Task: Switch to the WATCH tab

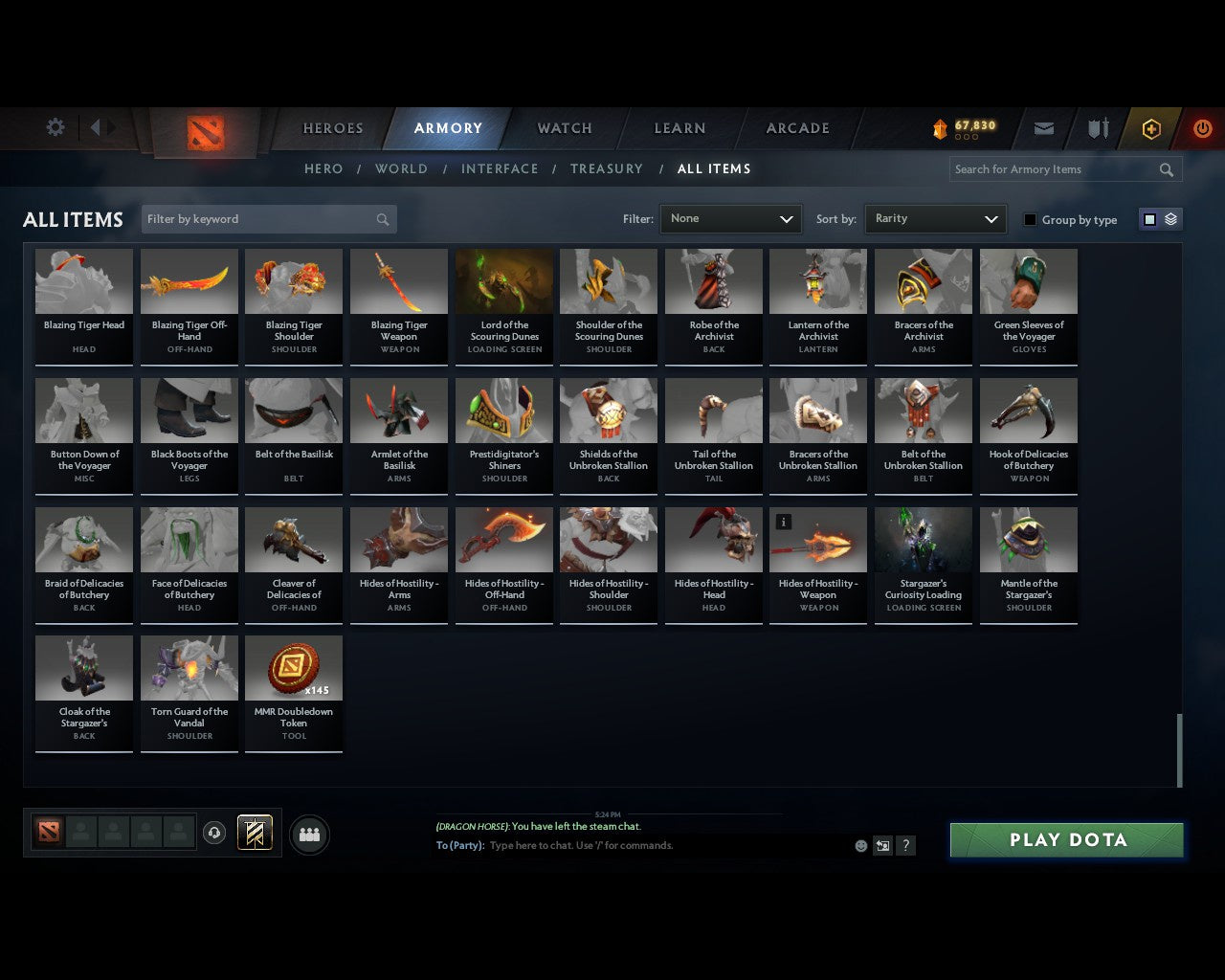Action: click(x=564, y=128)
